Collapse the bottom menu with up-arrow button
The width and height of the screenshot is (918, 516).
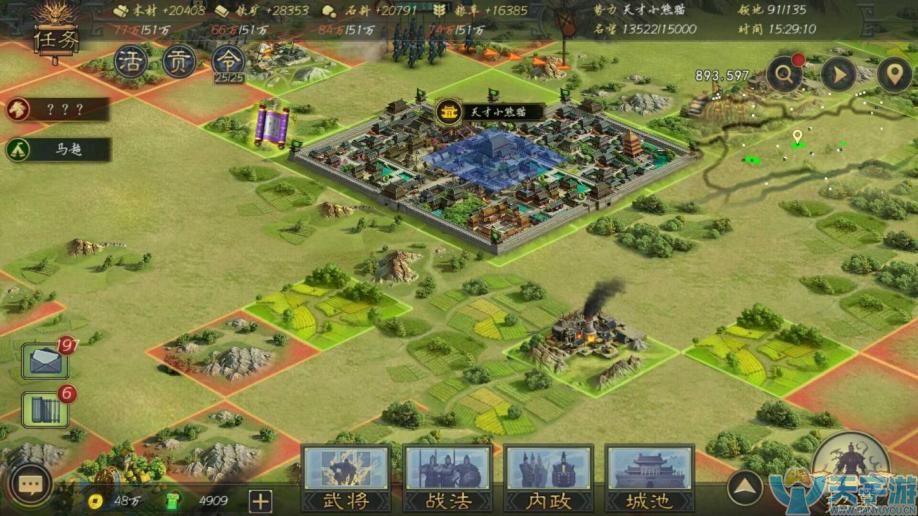[743, 489]
